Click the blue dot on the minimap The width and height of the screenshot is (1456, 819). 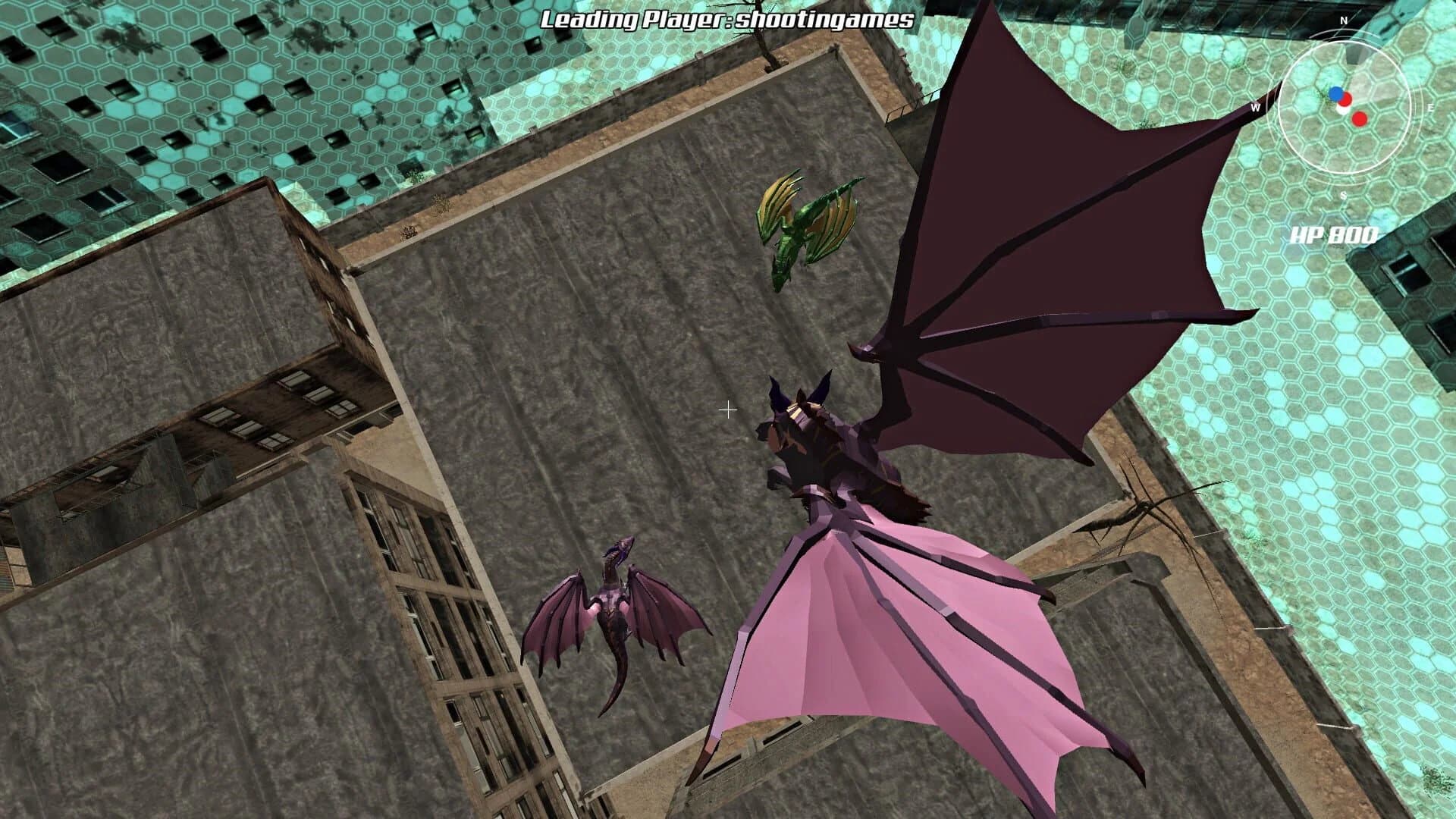[x=1335, y=94]
